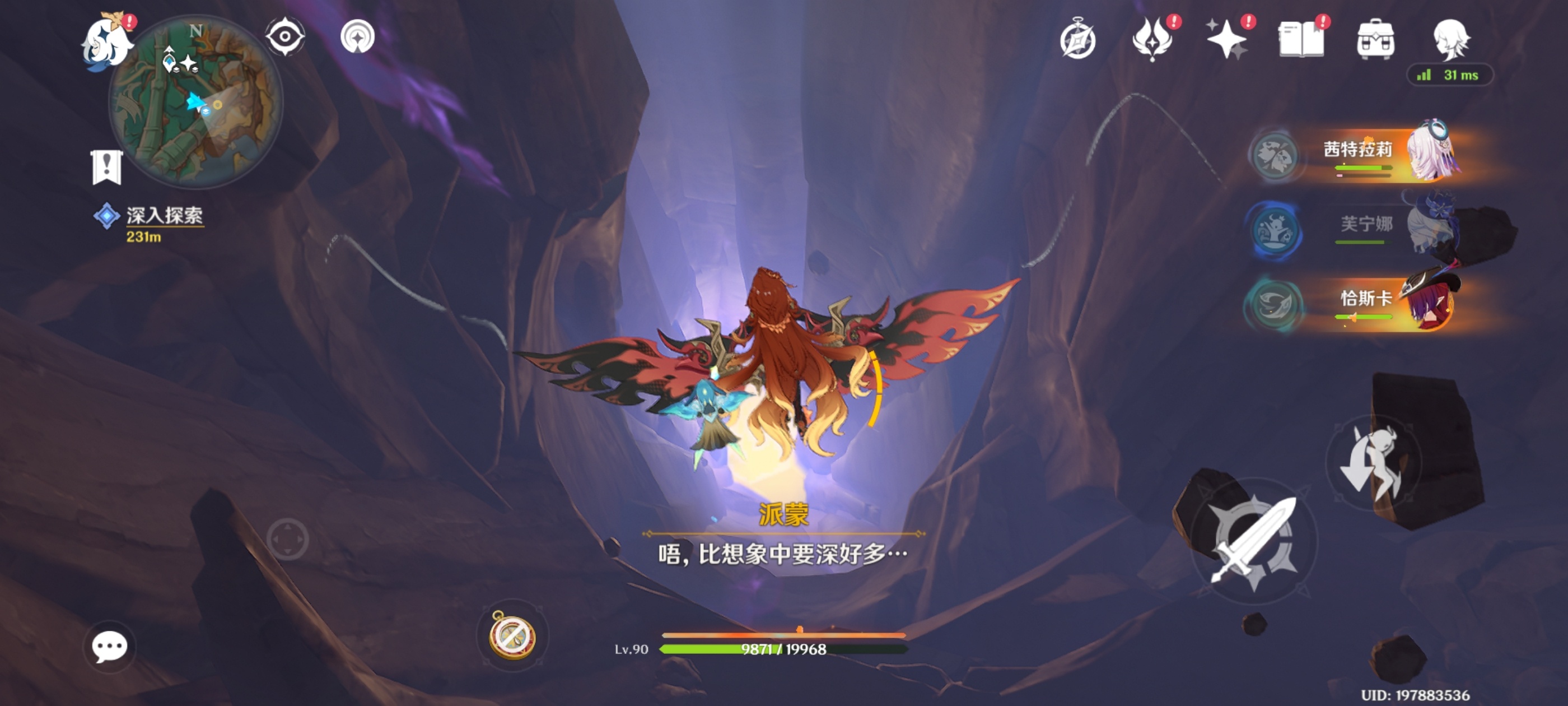Open the battle pass book icon

tap(1301, 40)
